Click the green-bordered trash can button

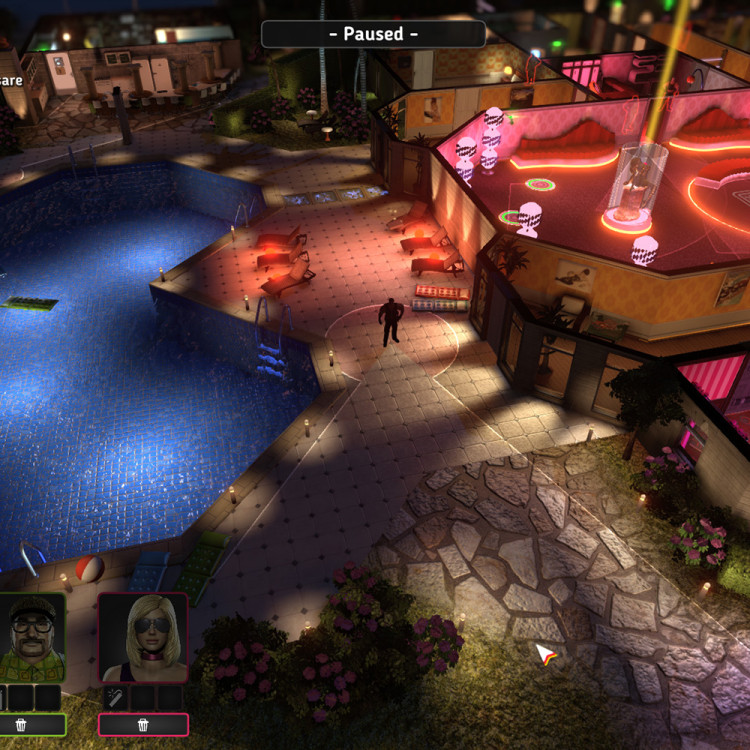tap(22, 724)
